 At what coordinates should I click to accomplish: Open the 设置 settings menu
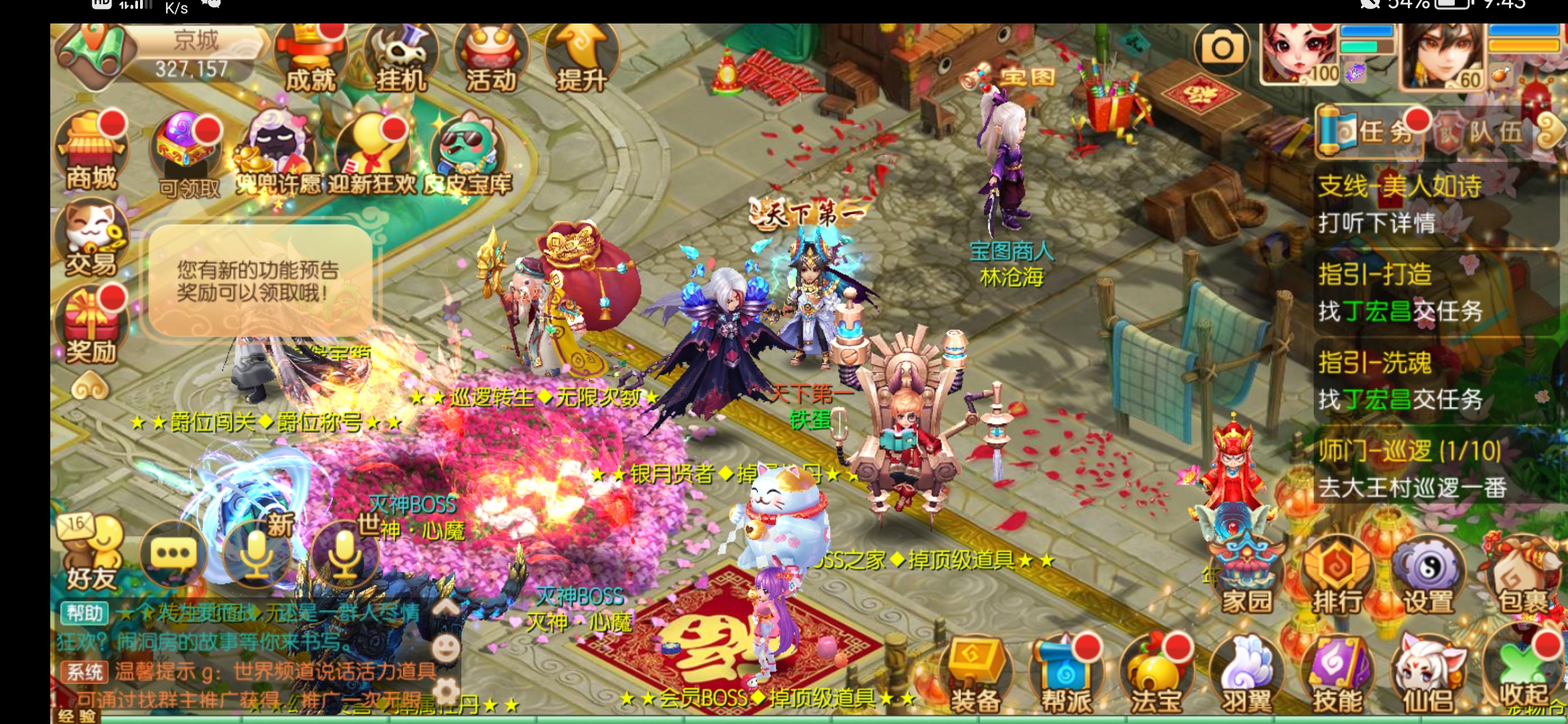[x=1427, y=575]
